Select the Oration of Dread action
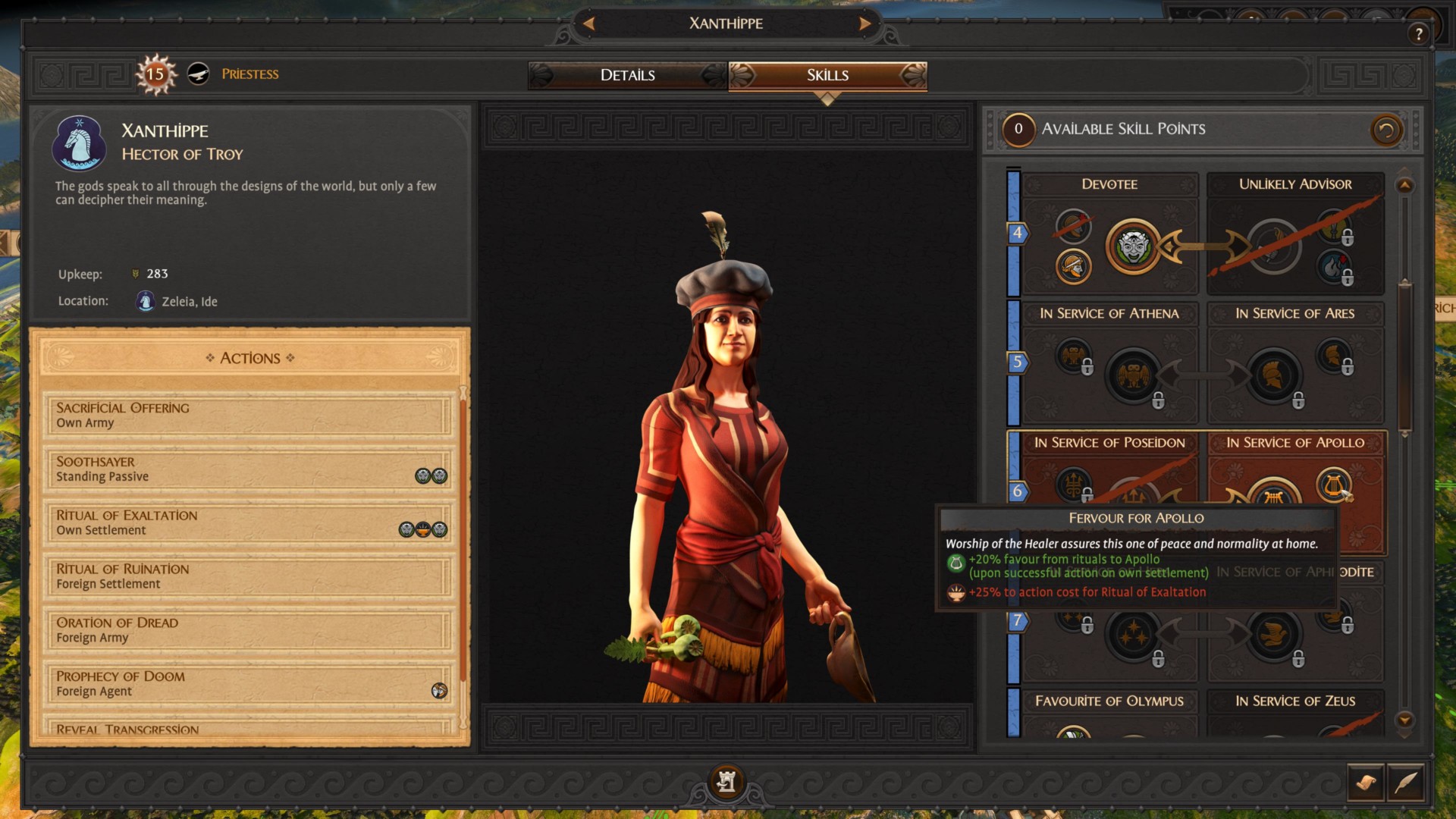This screenshot has width=1456, height=819. tap(247, 630)
